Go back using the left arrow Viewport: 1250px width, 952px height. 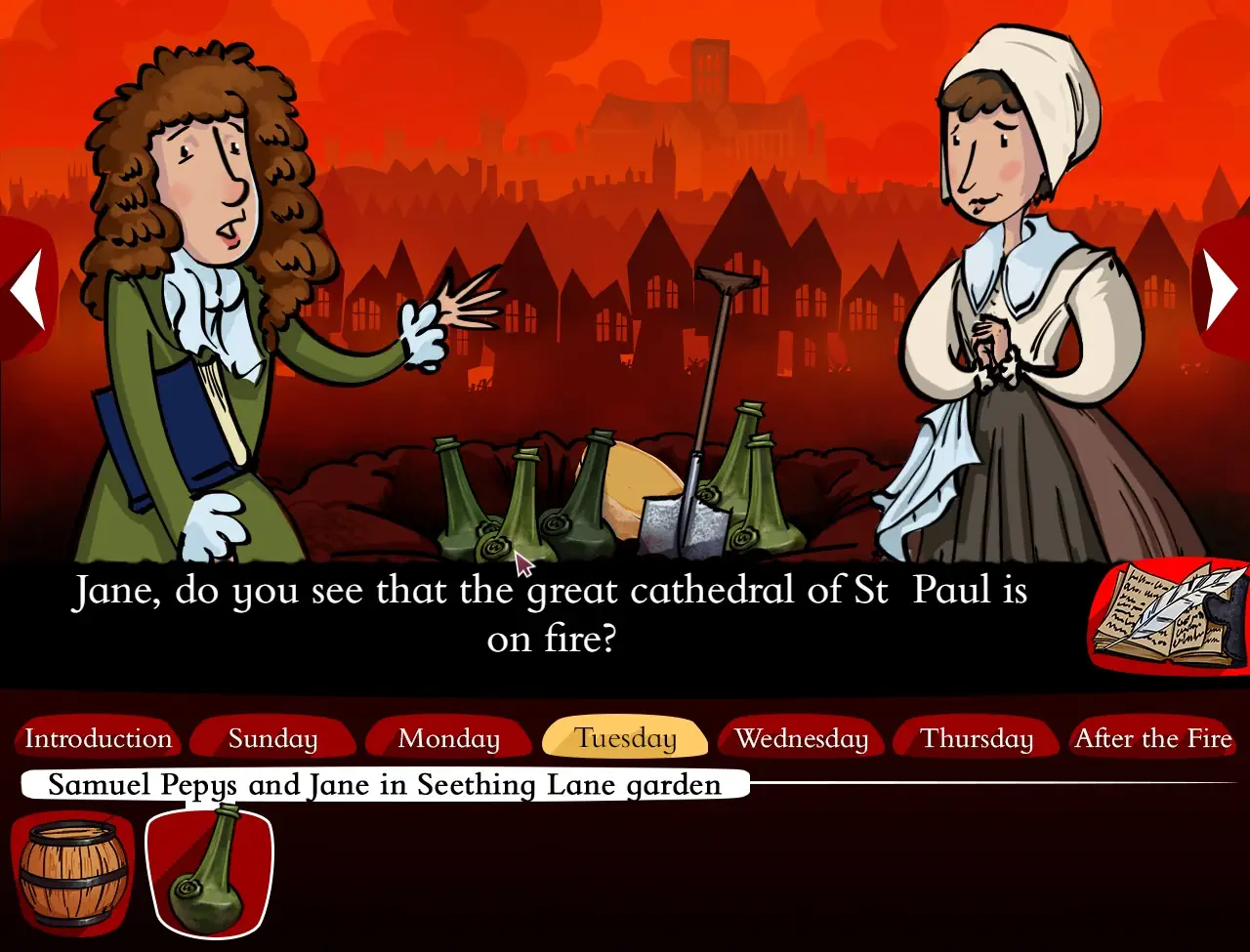(x=26, y=288)
